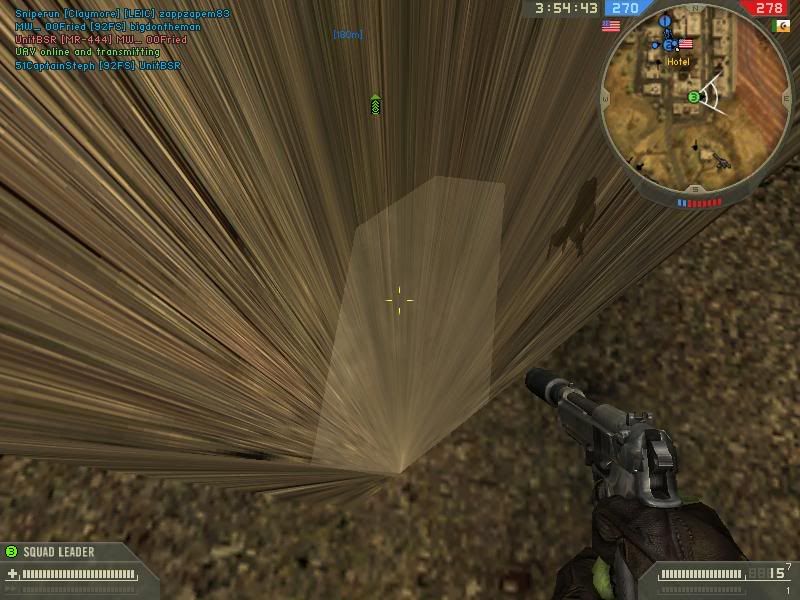The width and height of the screenshot is (800, 600).
Task: Select the blue squad 1 marker on the minimap
Action: [664, 20]
